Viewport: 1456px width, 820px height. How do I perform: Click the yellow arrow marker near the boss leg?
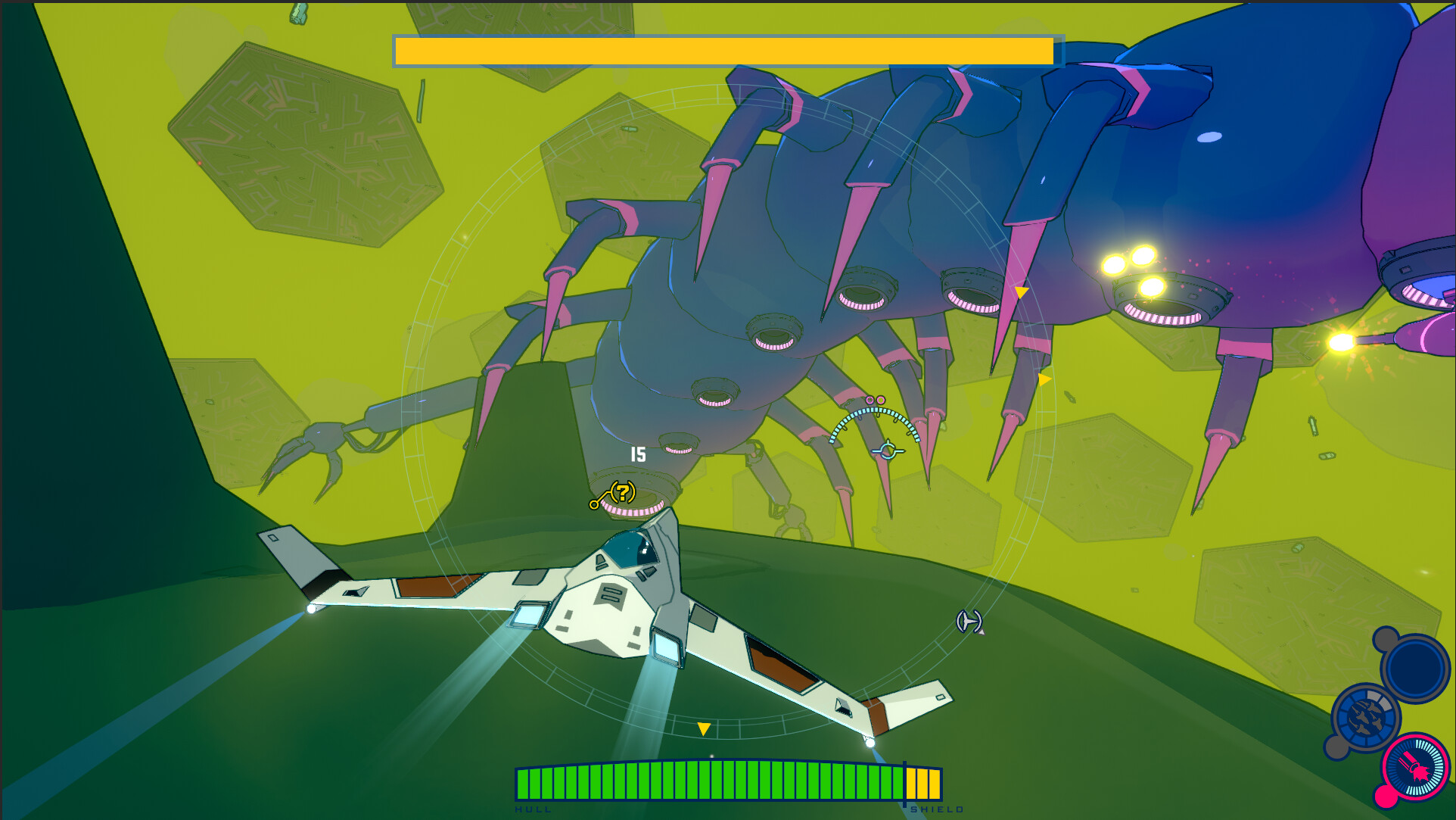point(1020,291)
